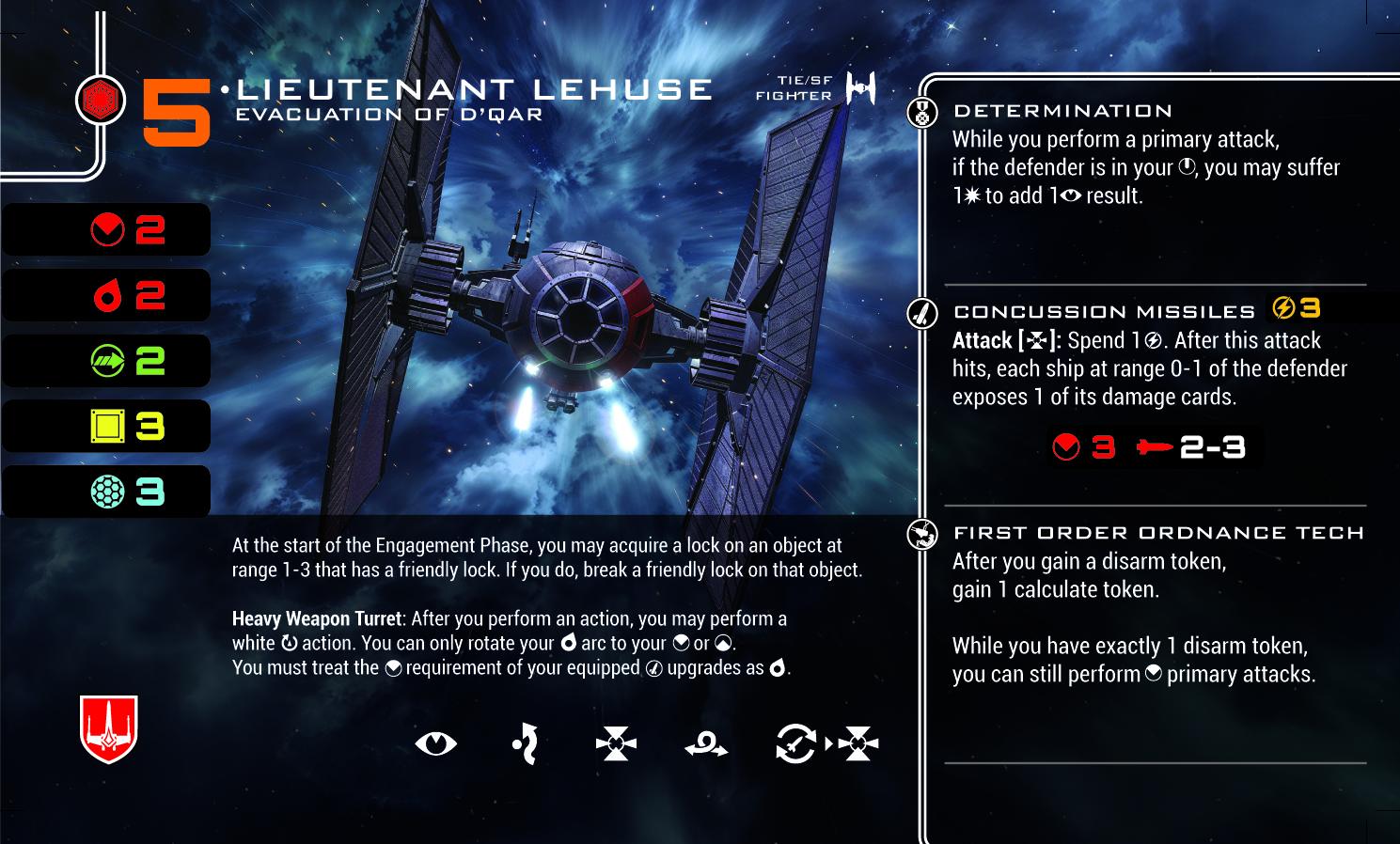The image size is (1400, 844).
Task: Activate the eye-shaped Focus action icon
Action: coord(435,744)
